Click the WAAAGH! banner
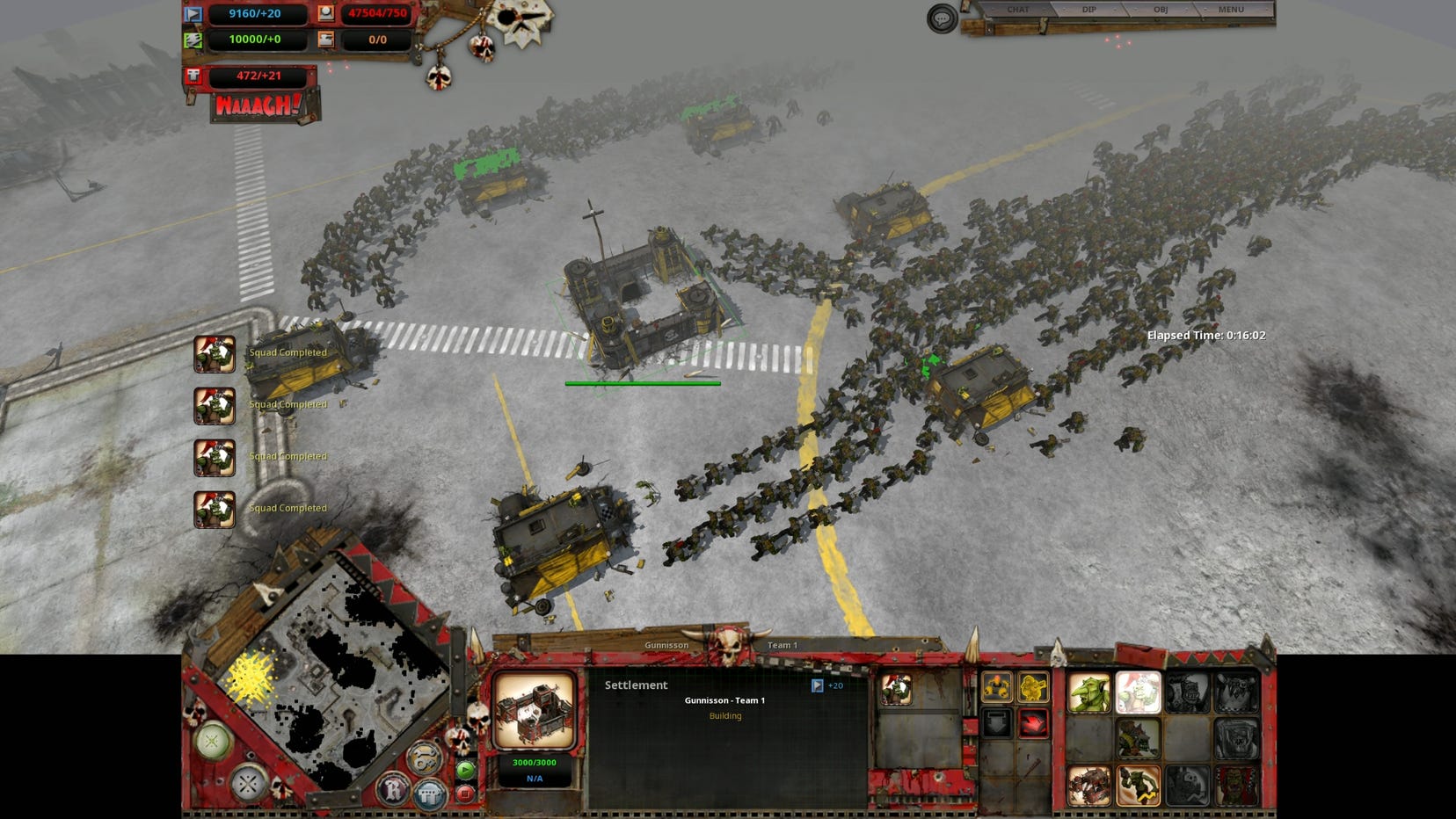 pos(258,105)
